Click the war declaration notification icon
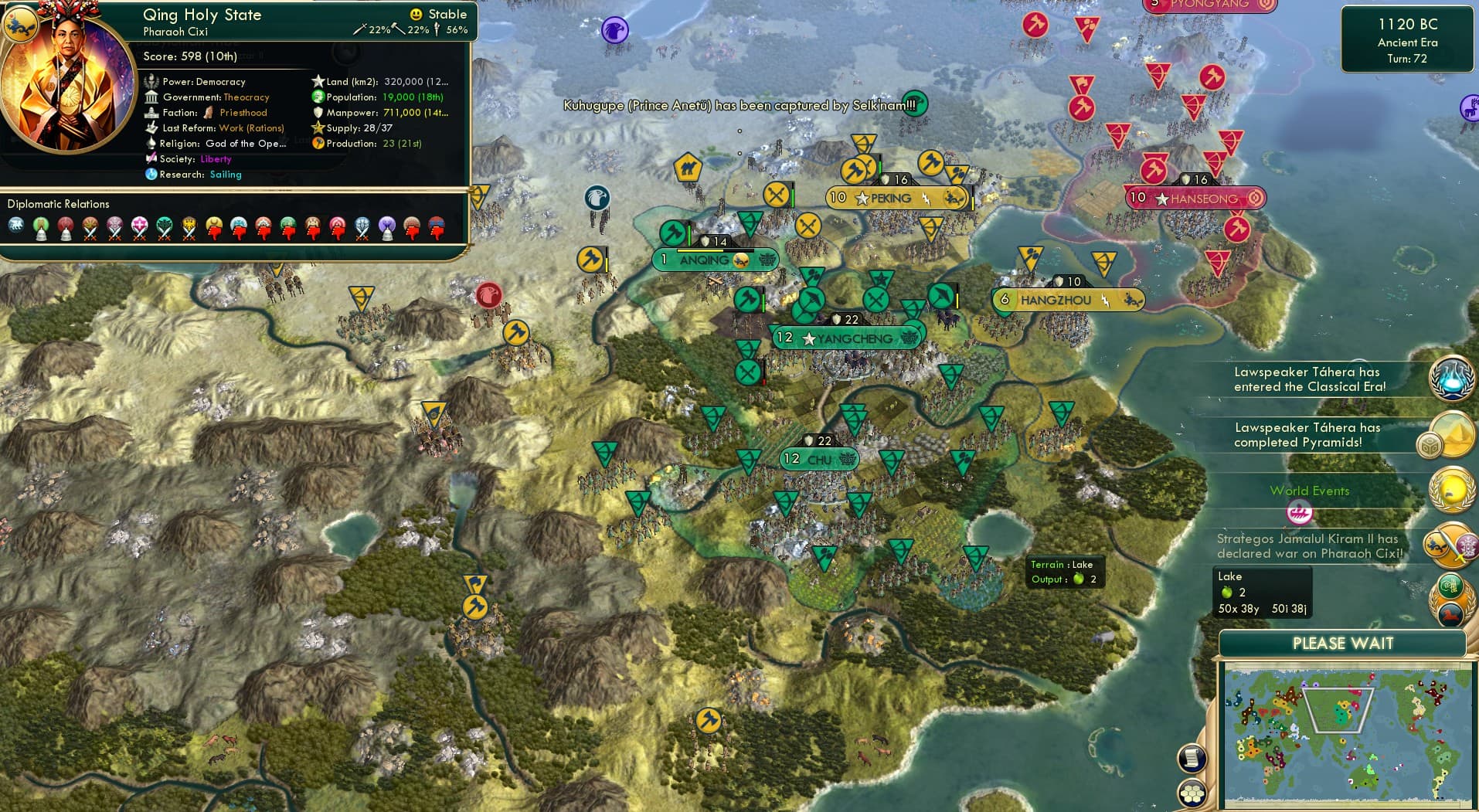Viewport: 1479px width, 812px height. click(x=1448, y=544)
